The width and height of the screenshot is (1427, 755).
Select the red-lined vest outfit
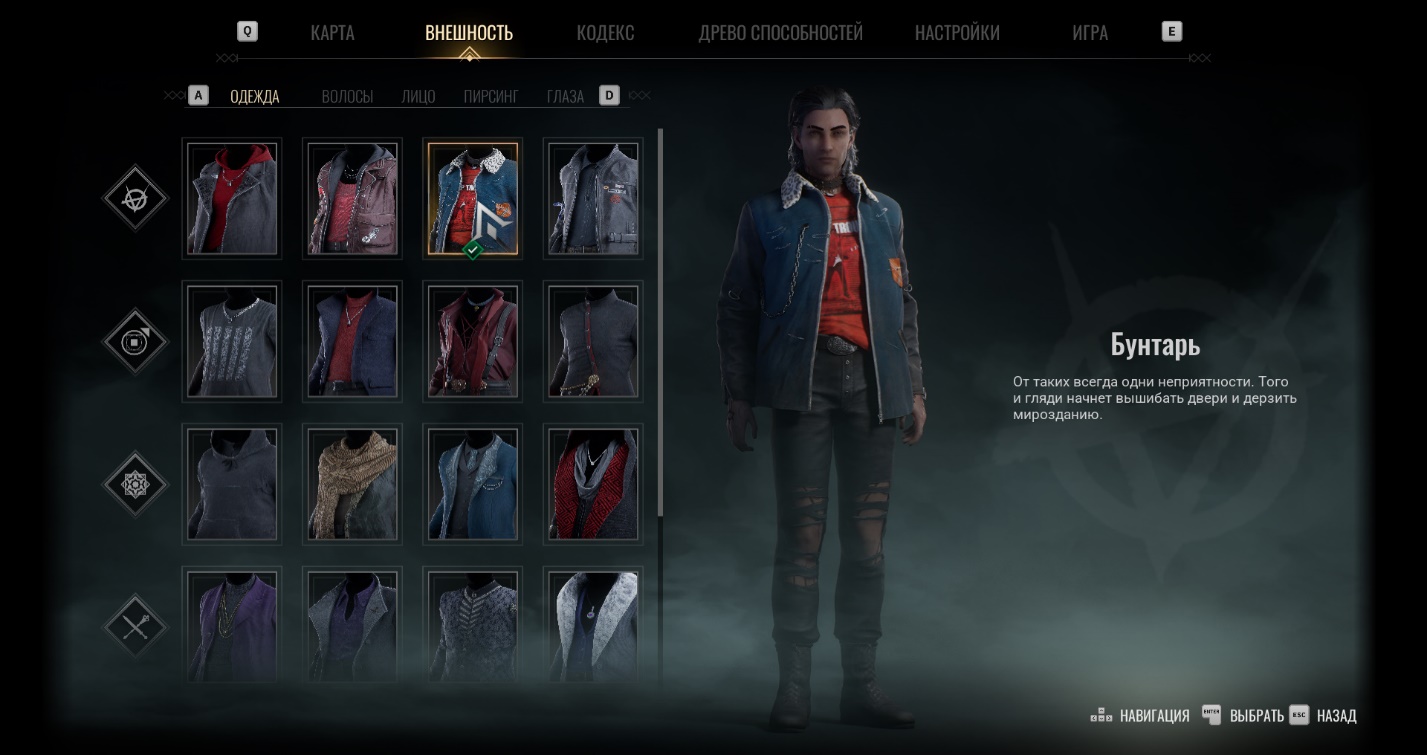click(593, 484)
